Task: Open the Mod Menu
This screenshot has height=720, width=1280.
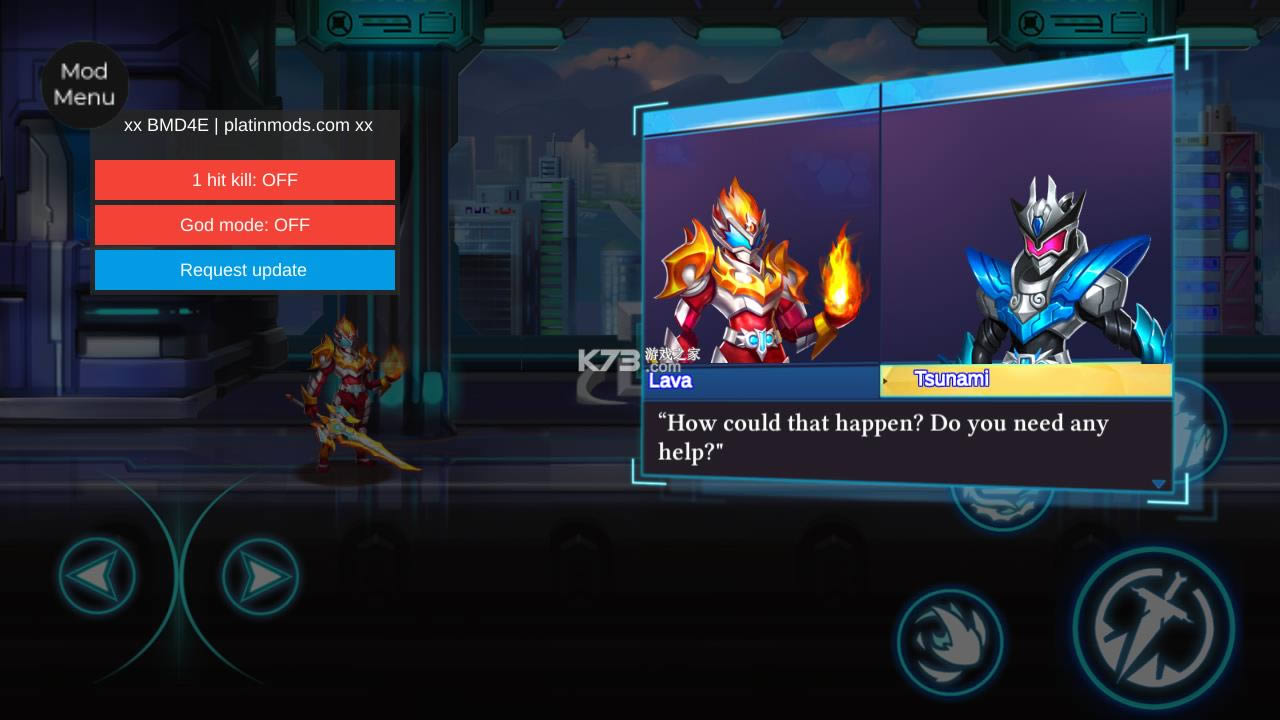Action: coord(84,85)
